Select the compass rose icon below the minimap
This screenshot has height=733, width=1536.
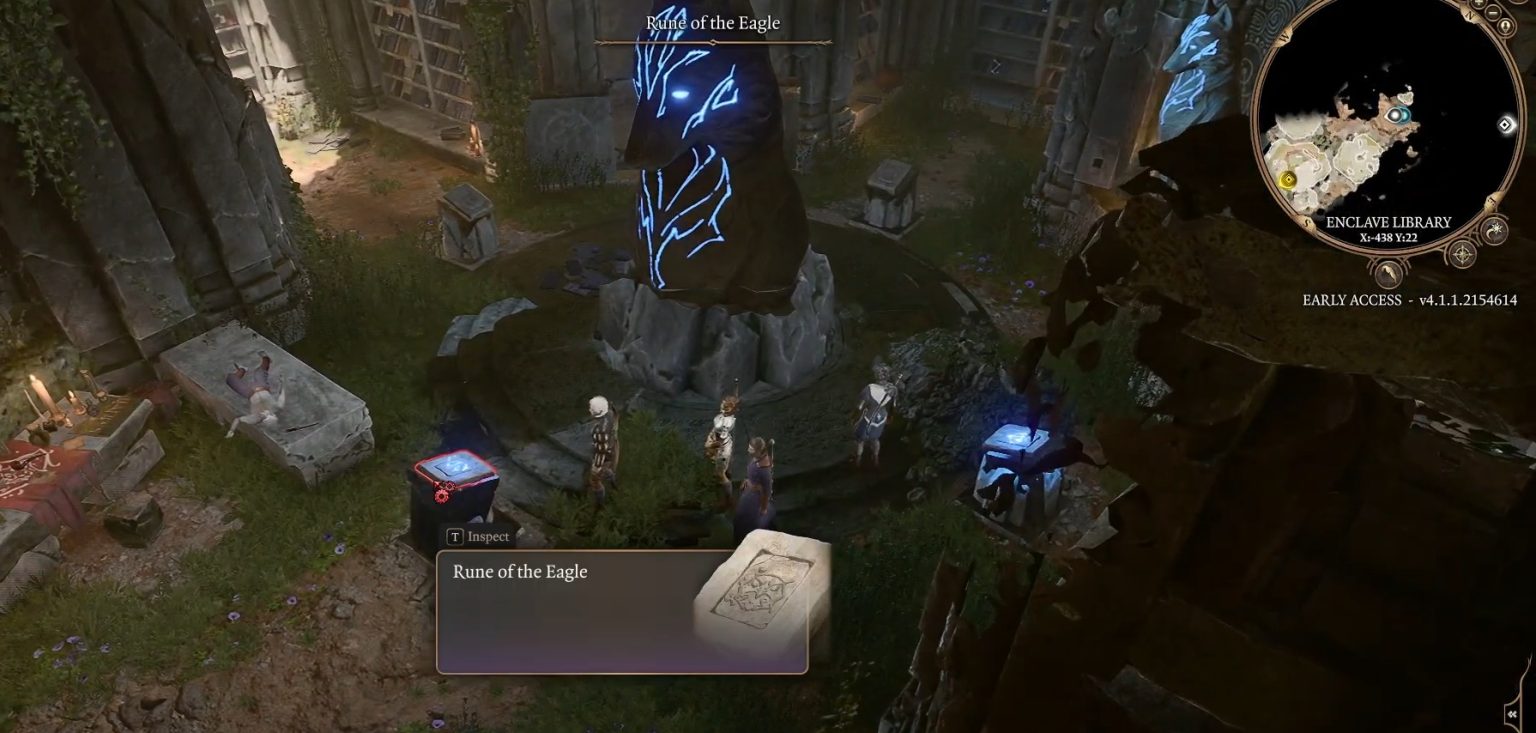coord(1461,252)
